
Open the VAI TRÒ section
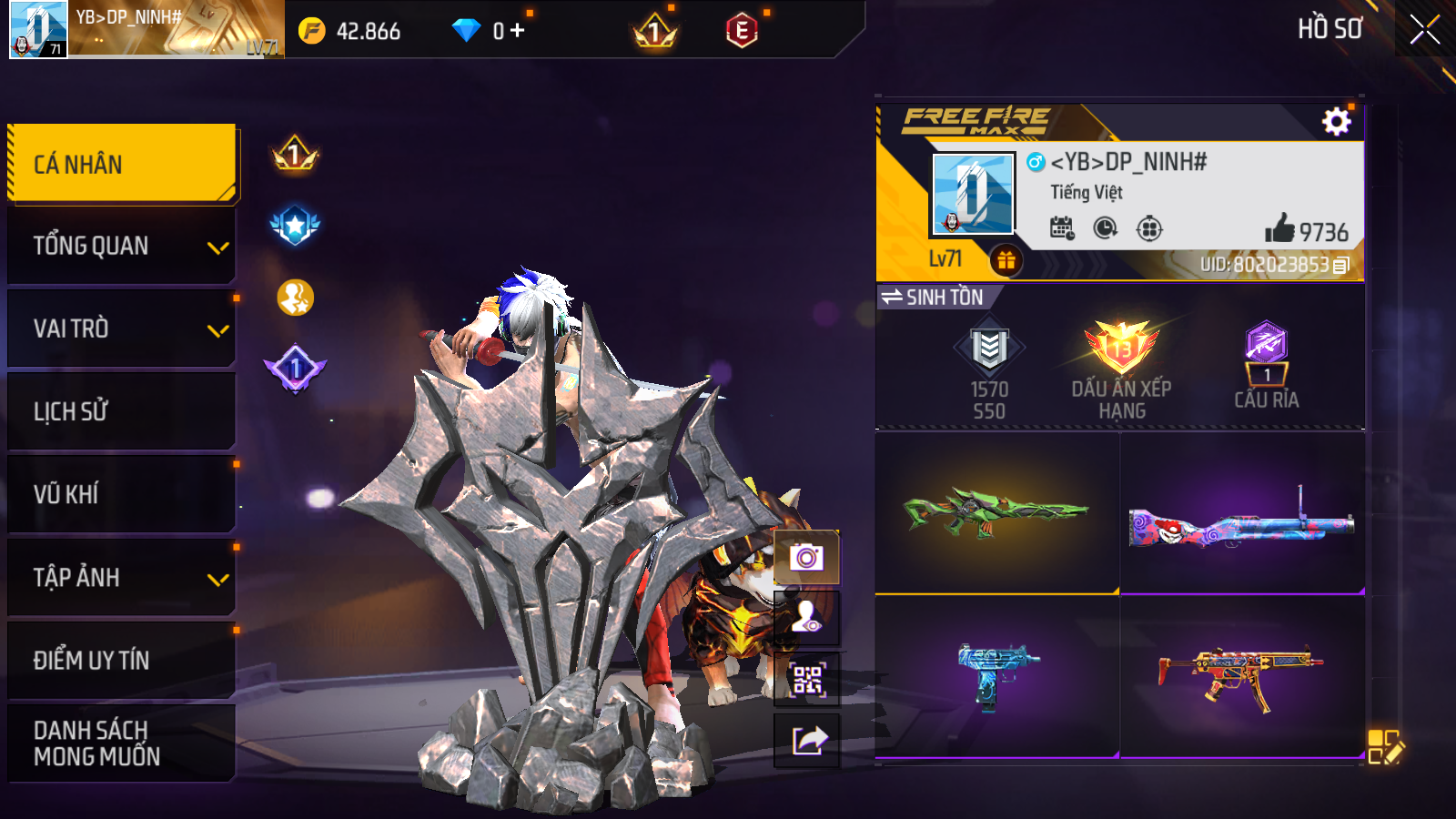click(x=122, y=329)
